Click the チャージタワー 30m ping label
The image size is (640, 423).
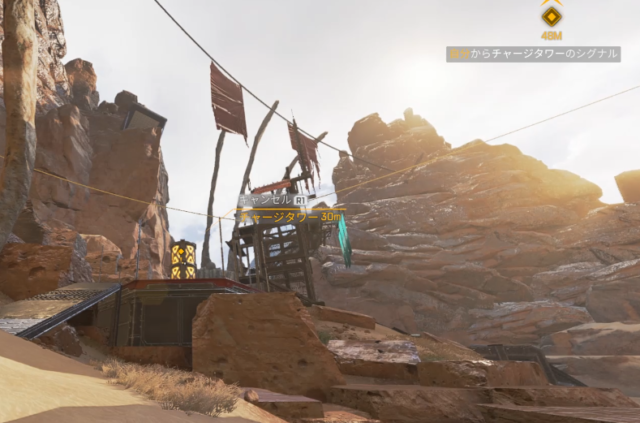click(x=290, y=216)
